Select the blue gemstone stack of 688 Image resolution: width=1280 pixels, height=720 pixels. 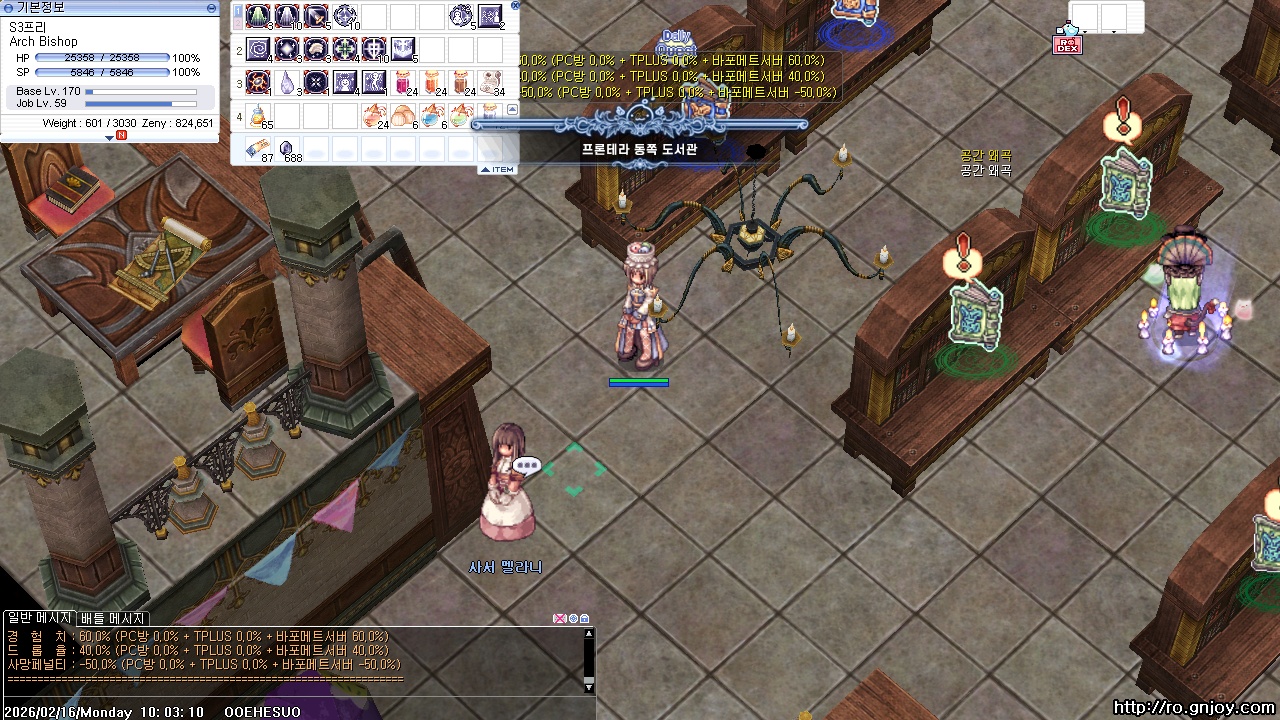point(287,148)
